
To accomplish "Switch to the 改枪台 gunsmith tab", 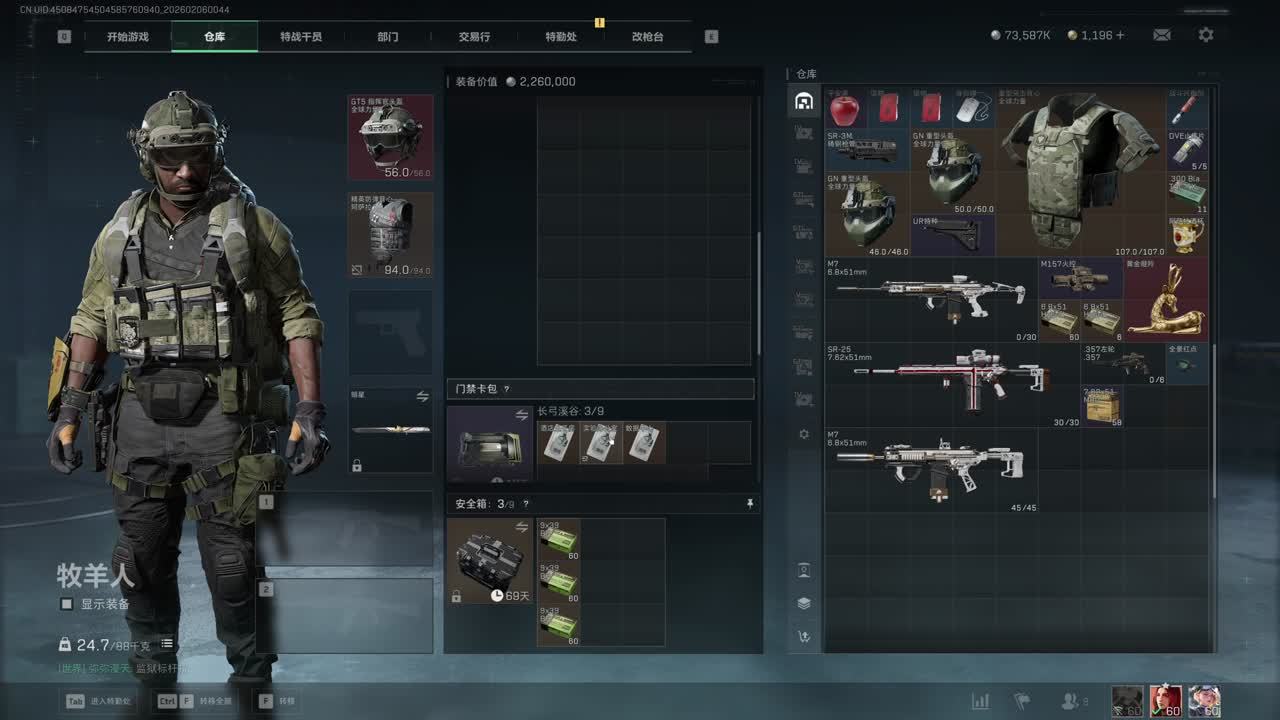I will pyautogui.click(x=647, y=37).
